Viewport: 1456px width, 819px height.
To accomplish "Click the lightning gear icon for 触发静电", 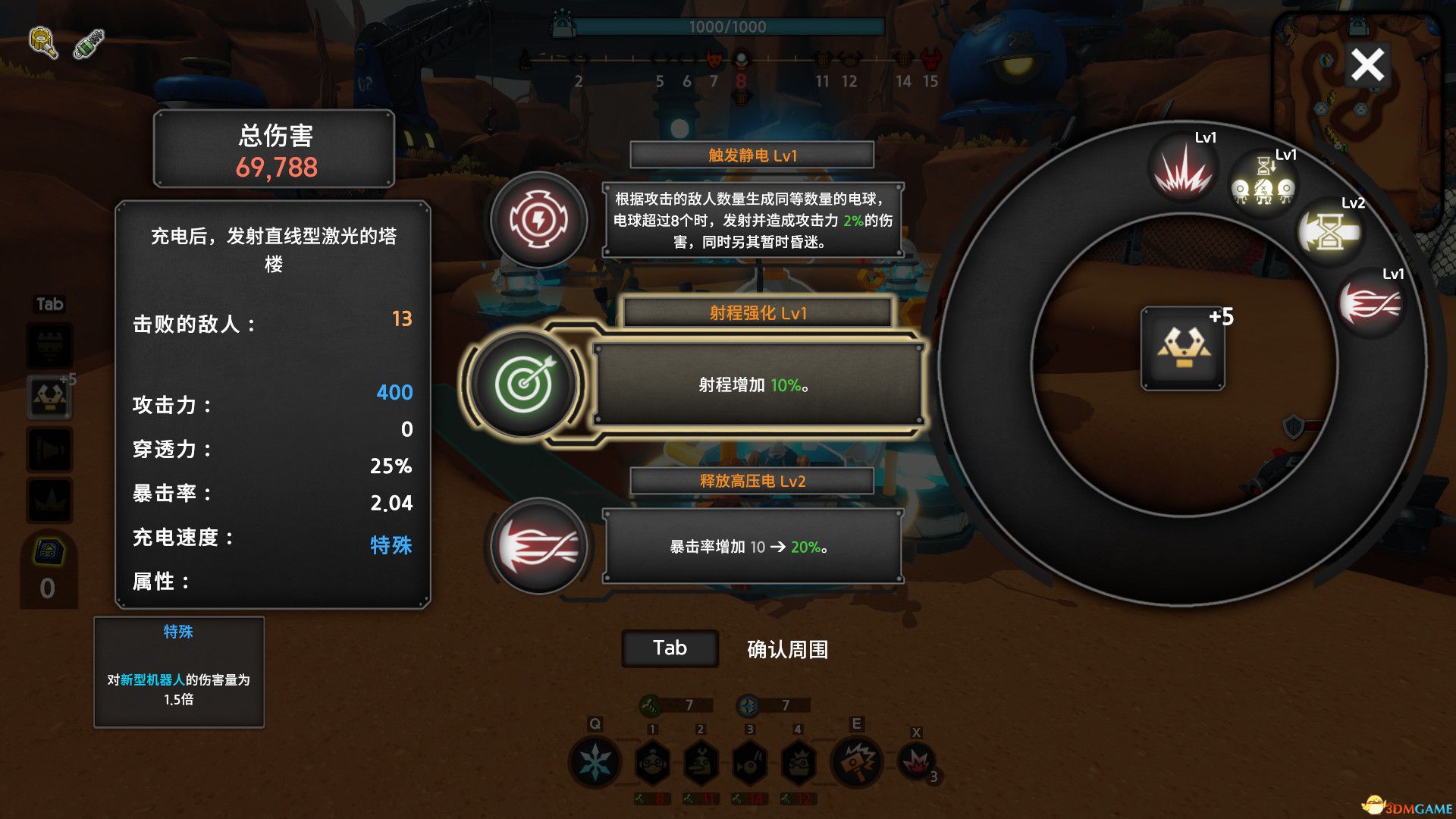I will [x=538, y=221].
